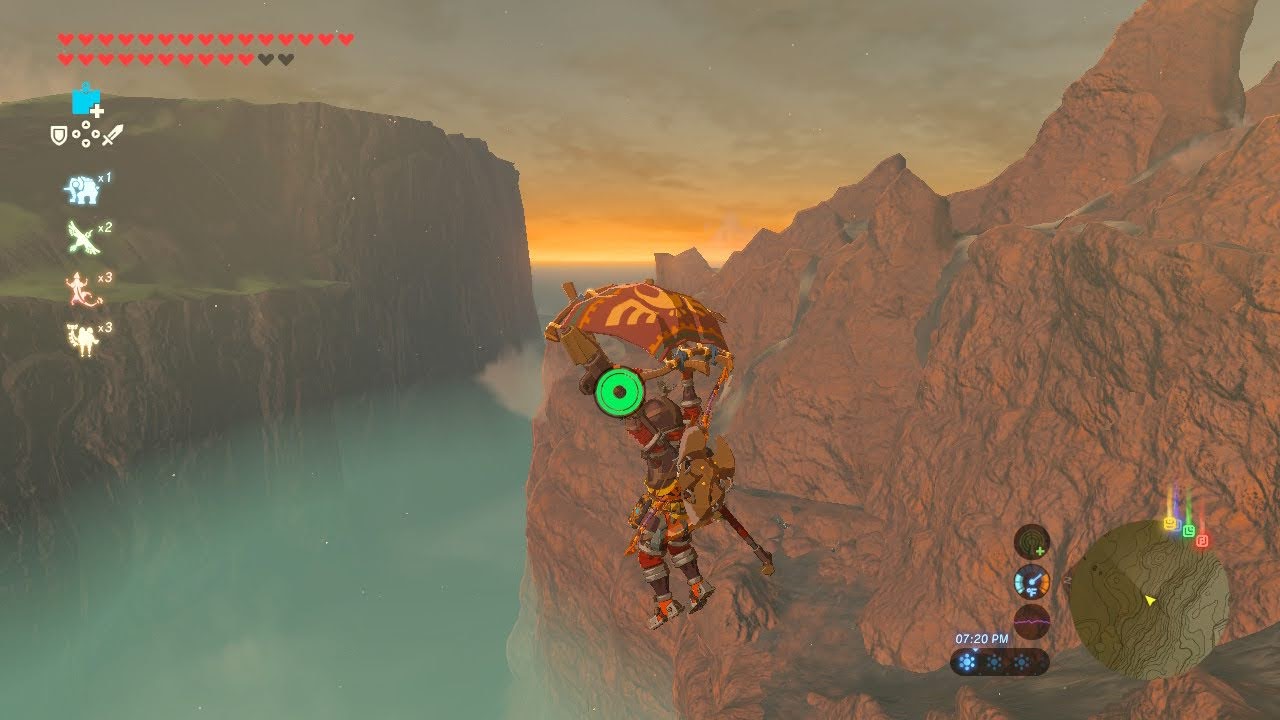Select the blue amiibo rune icon
Image resolution: width=1280 pixels, height=720 pixels.
(x=87, y=101)
